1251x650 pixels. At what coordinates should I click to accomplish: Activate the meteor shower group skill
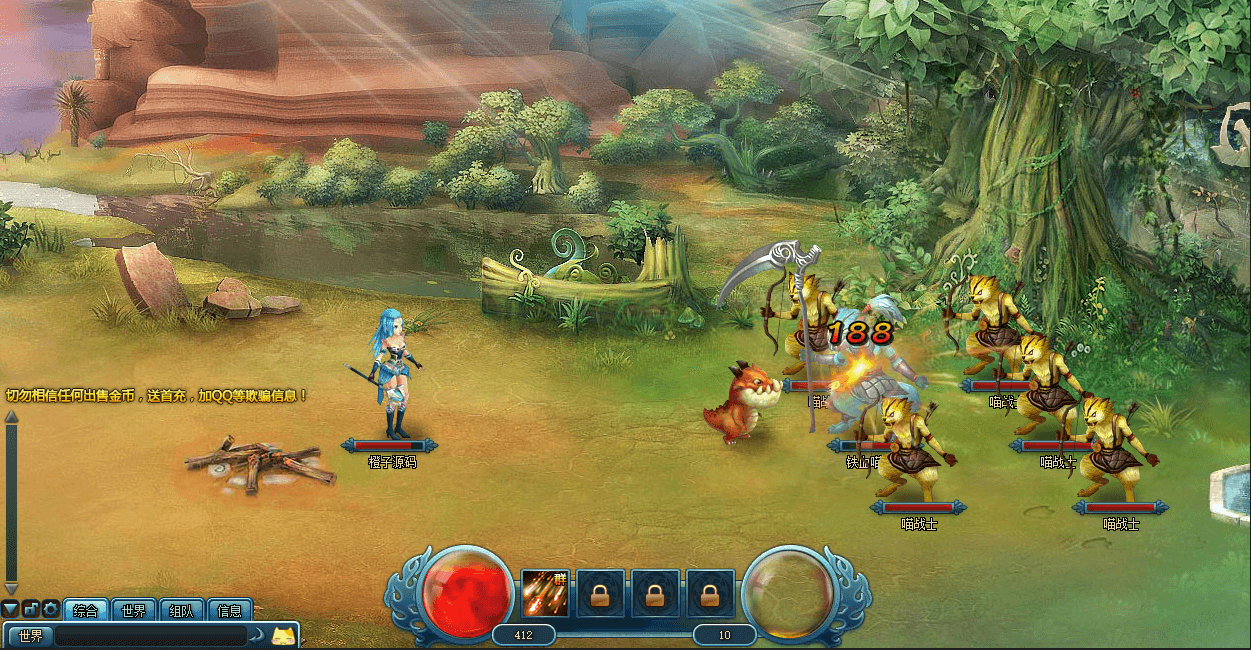point(545,594)
